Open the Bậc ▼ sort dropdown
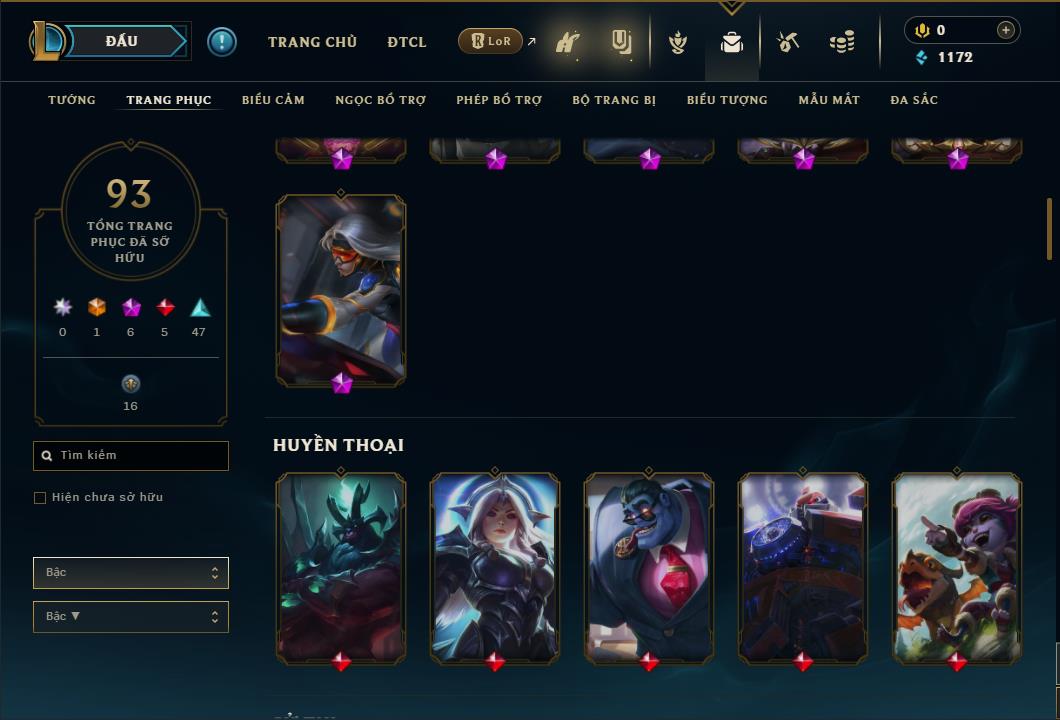 [x=131, y=617]
